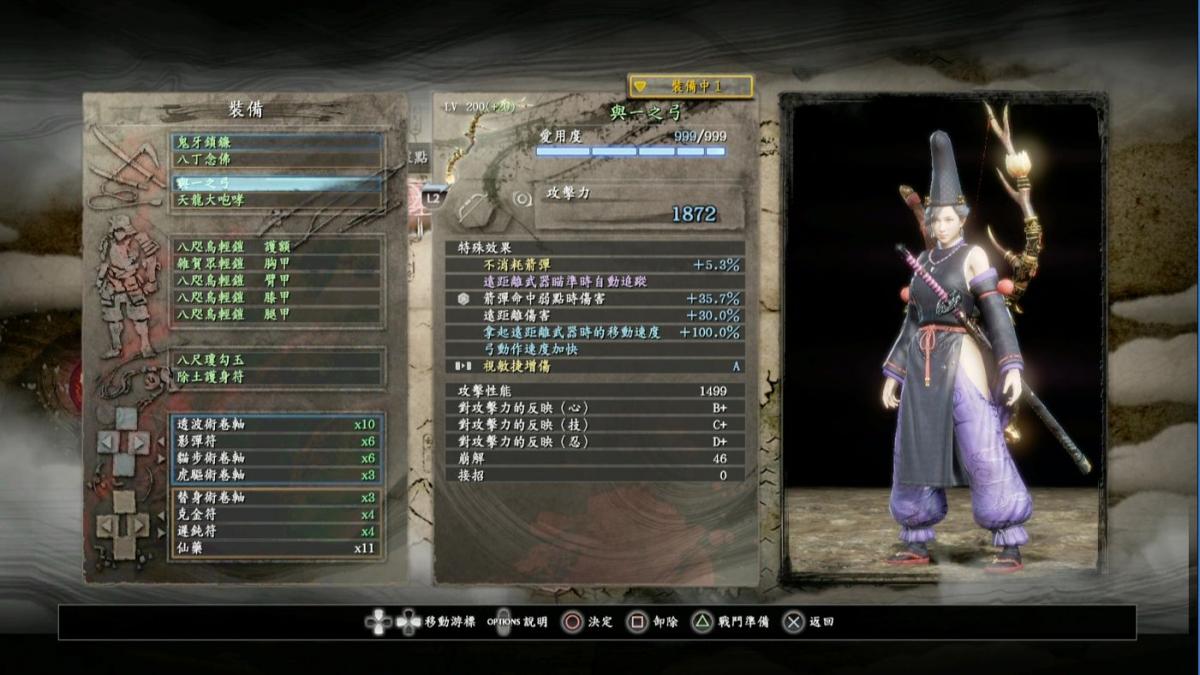Open the 裝備中 1 loadout selector

tap(690, 87)
